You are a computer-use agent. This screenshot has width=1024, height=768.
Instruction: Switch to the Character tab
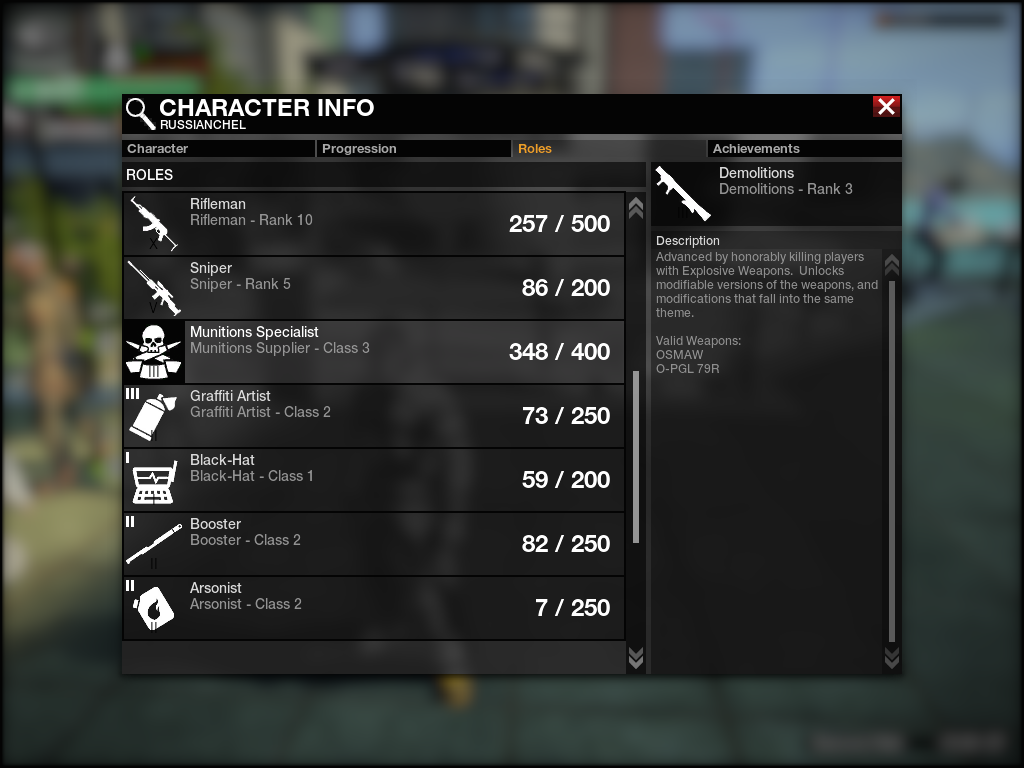click(218, 149)
